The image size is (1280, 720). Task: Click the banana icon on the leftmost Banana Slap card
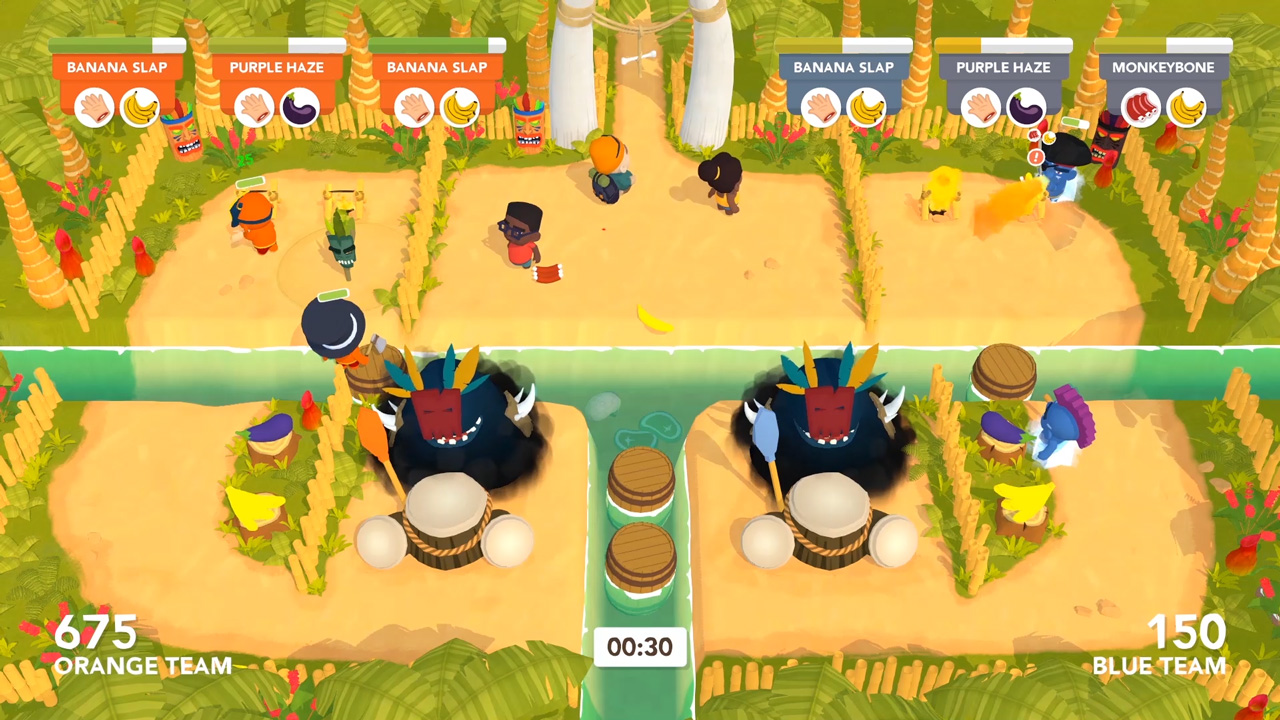tap(142, 107)
